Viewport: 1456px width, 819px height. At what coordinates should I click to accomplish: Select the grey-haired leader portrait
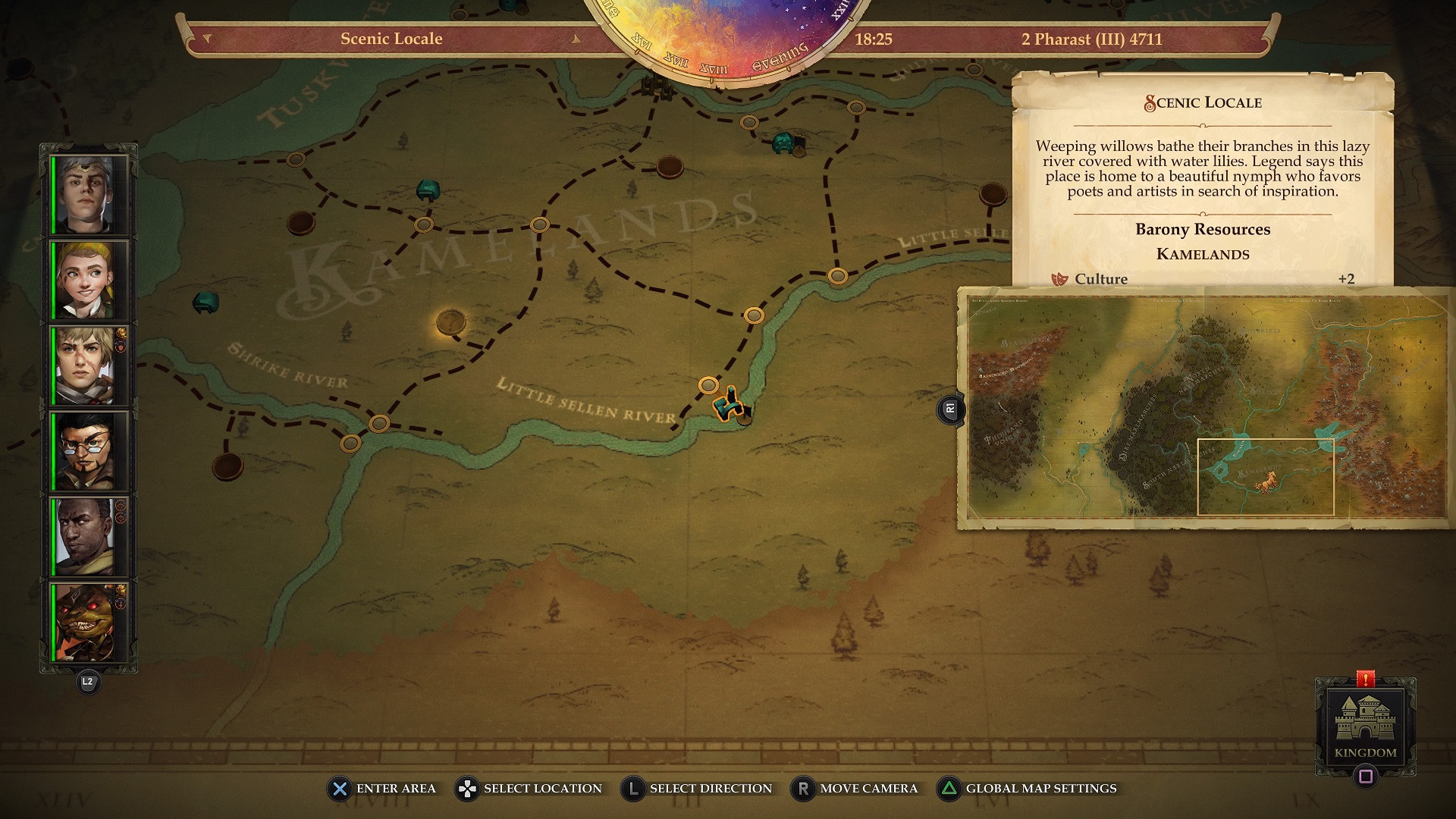pyautogui.click(x=89, y=195)
